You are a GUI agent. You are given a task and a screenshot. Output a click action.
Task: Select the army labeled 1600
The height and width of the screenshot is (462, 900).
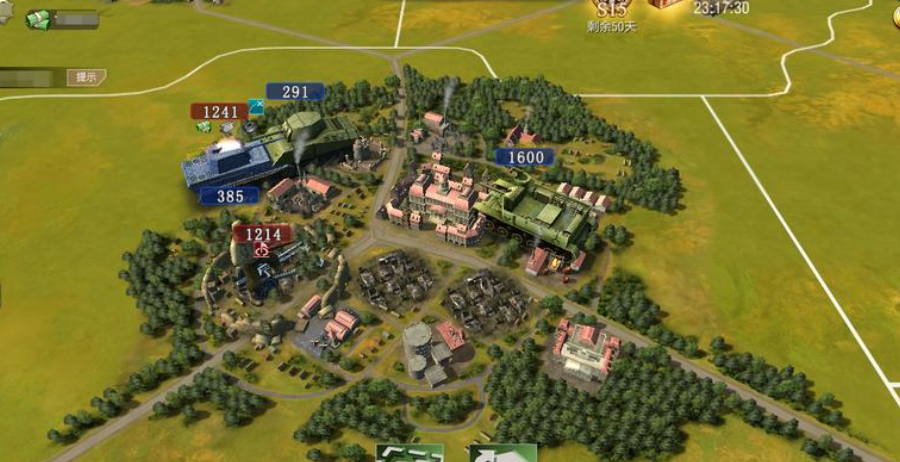click(x=526, y=157)
